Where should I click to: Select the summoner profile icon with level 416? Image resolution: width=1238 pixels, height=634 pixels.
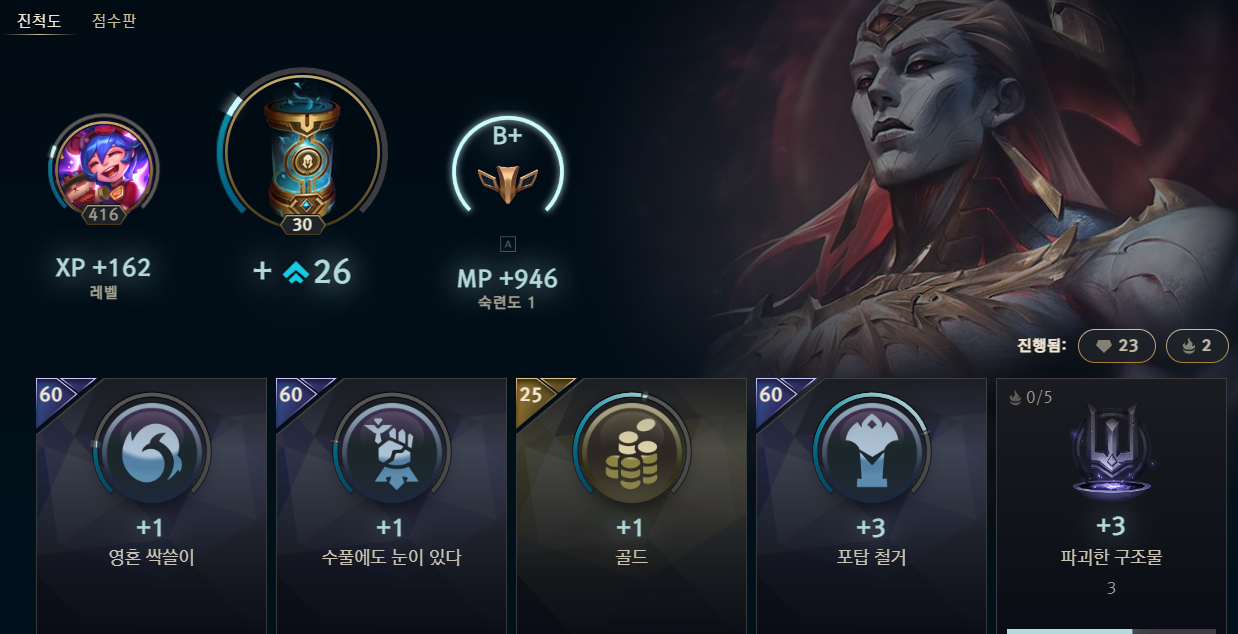tap(103, 164)
